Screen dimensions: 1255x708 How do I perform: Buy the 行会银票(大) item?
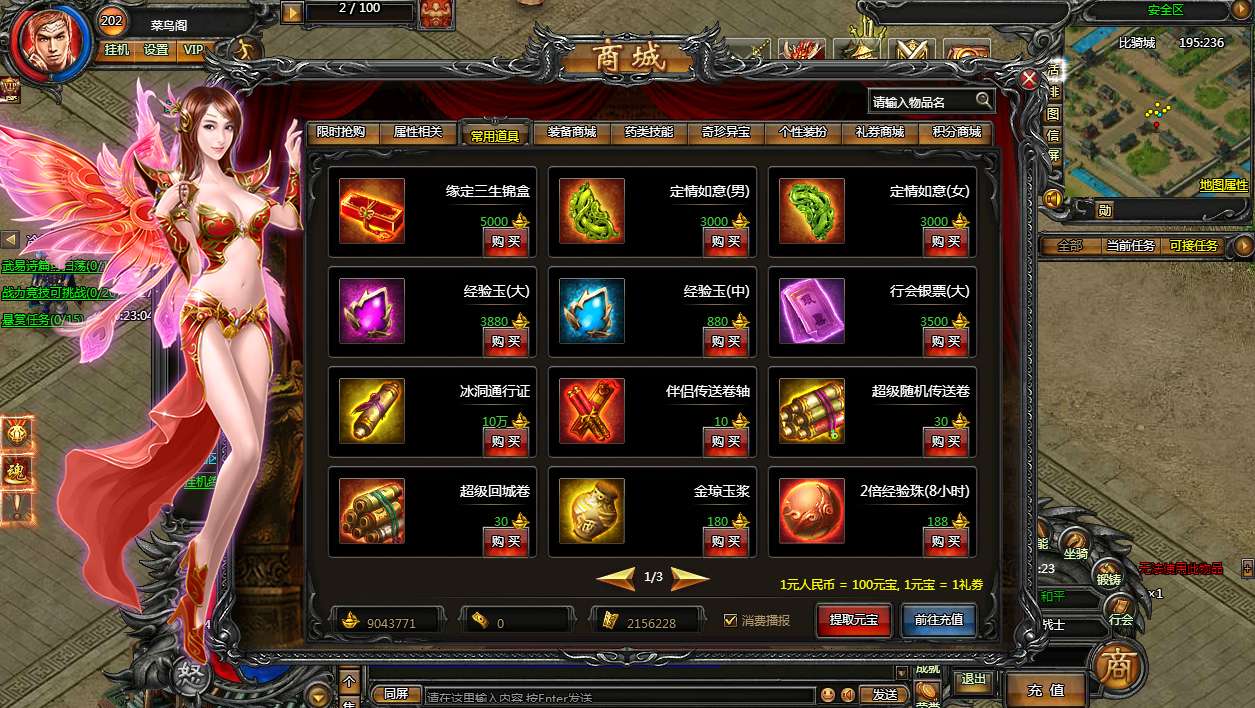946,342
